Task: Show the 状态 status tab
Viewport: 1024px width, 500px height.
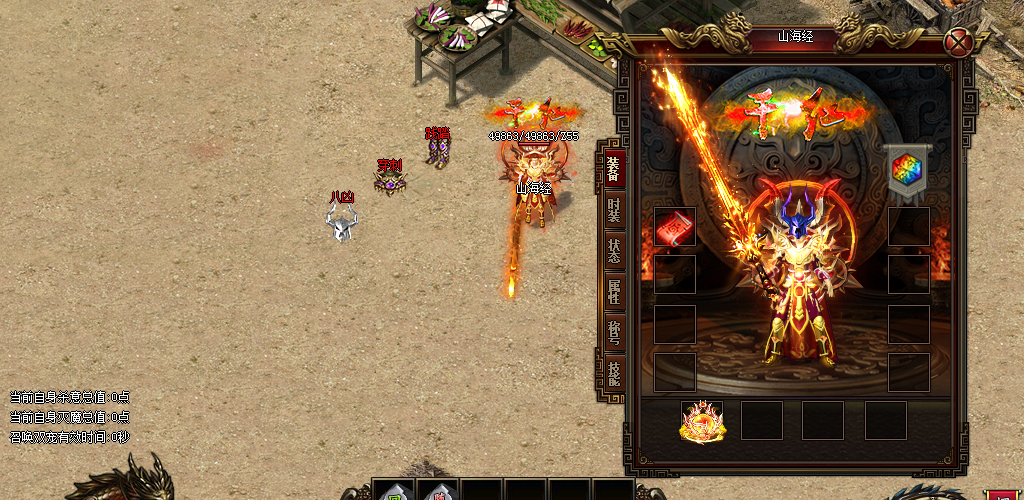Action: coord(614,250)
